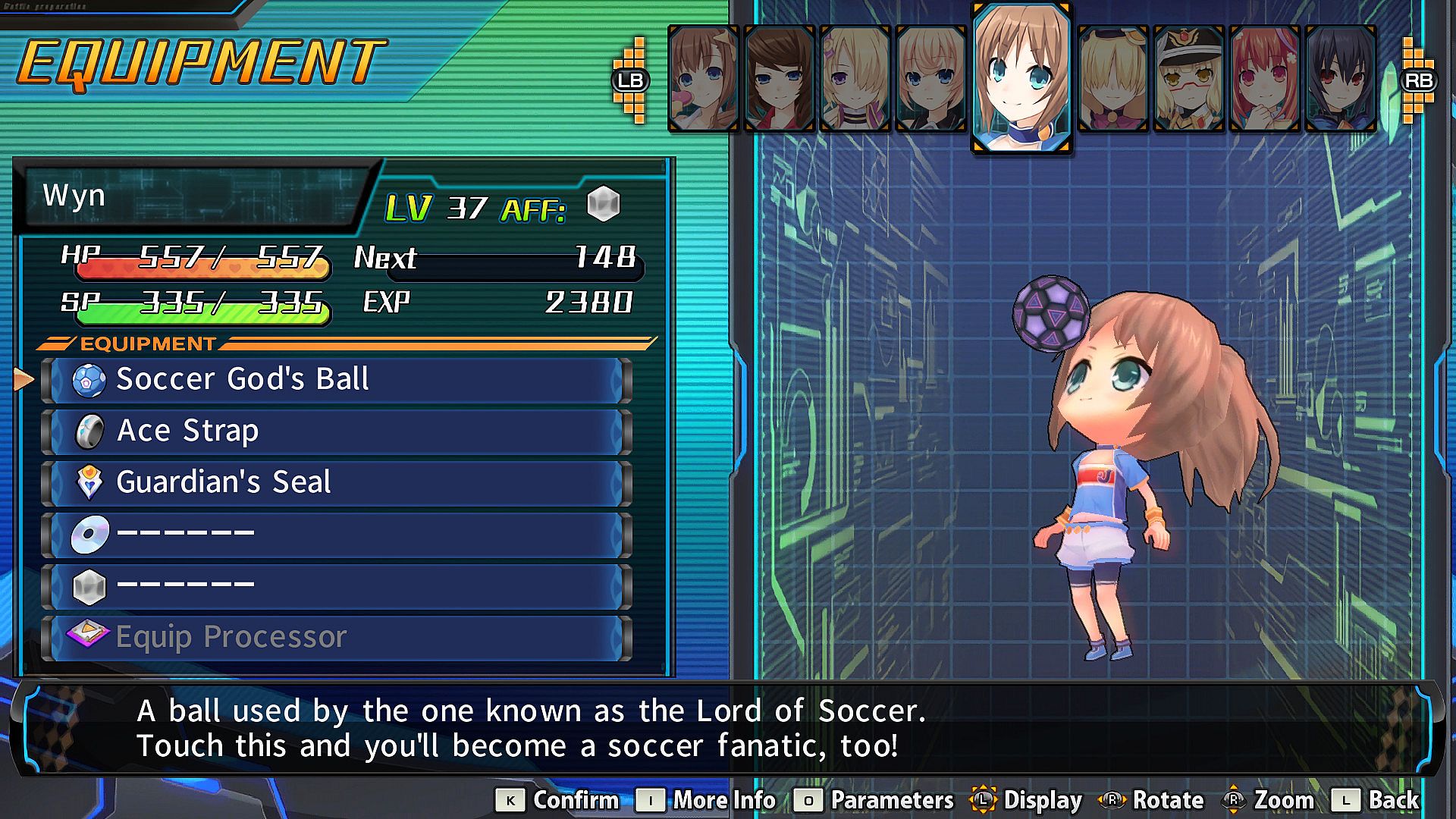Select Wyn's highlighted character portrait
The image size is (1456, 819).
tap(1021, 77)
